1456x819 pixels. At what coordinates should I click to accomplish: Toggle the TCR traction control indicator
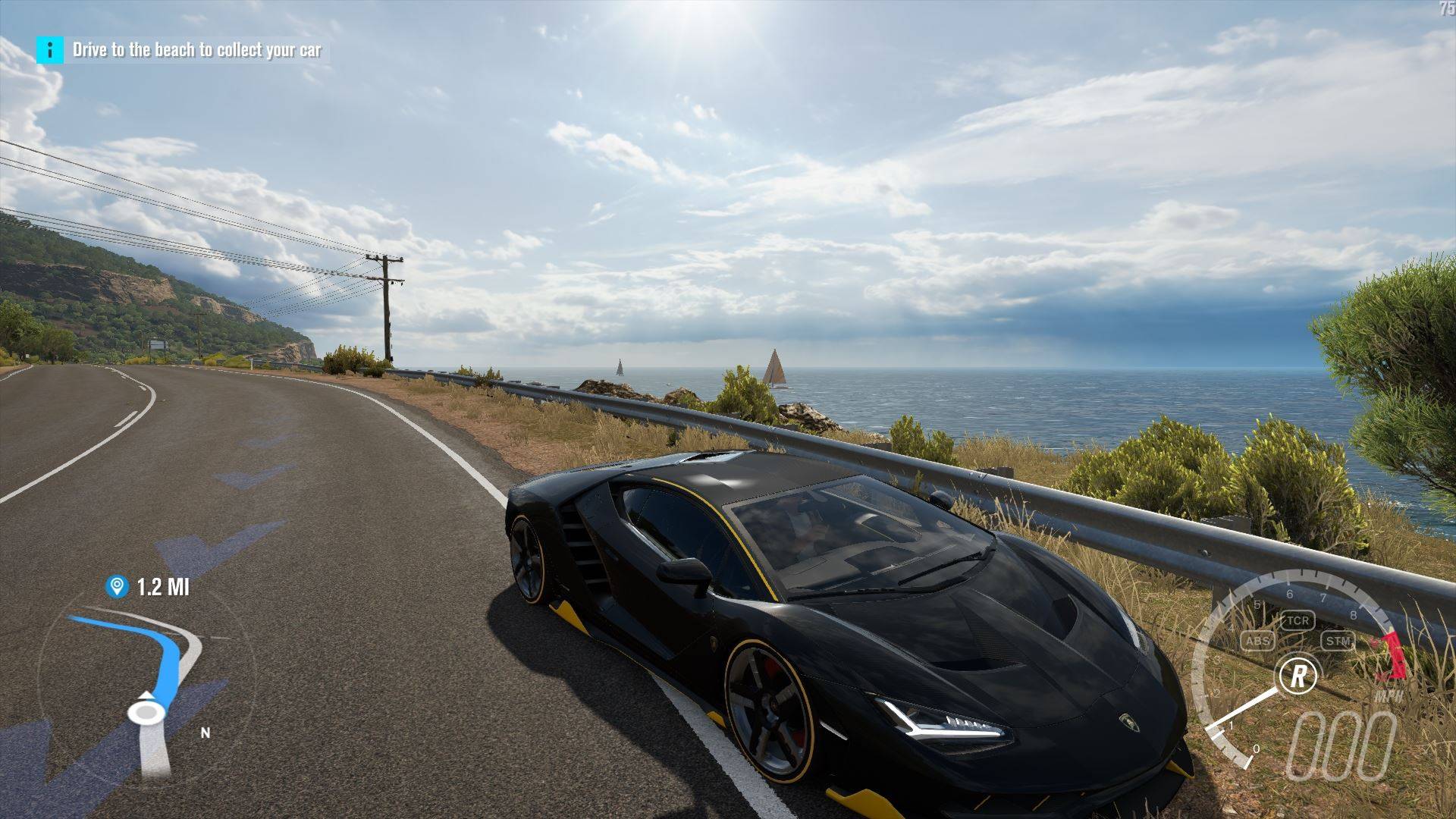[x=1298, y=620]
